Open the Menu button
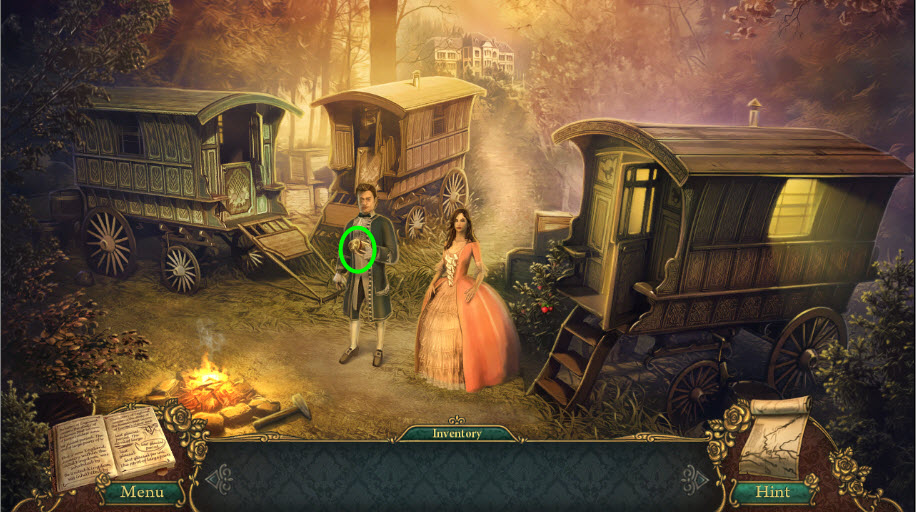Screen dimensions: 916x512 click(x=141, y=492)
